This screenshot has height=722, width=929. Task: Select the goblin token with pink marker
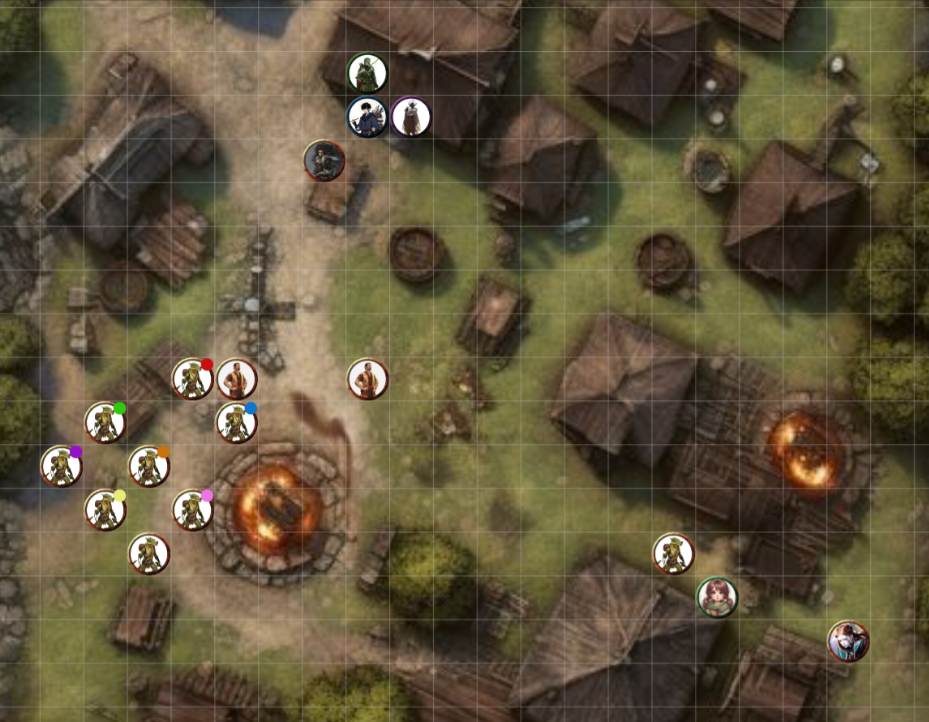(192, 510)
